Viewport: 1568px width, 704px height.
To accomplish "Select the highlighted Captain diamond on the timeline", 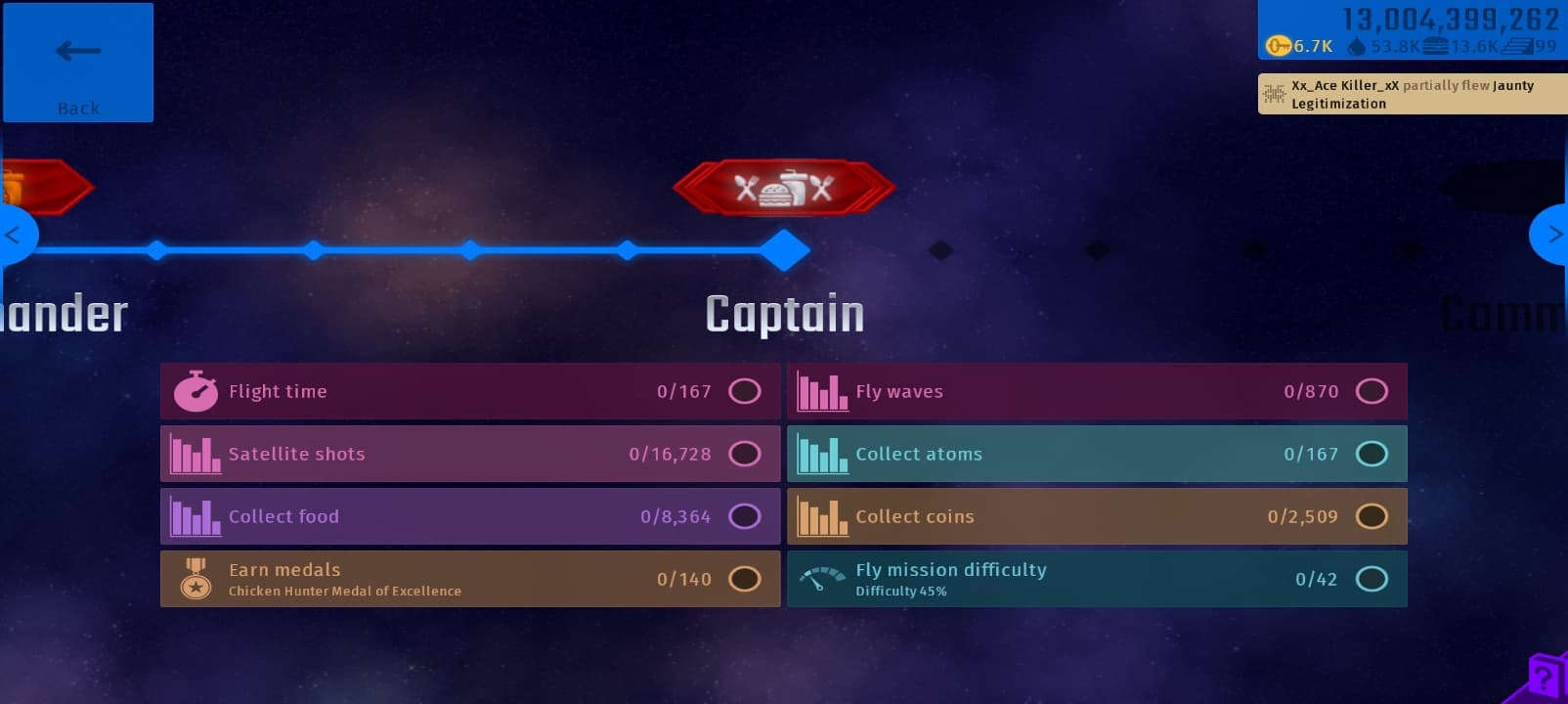I will (784, 250).
